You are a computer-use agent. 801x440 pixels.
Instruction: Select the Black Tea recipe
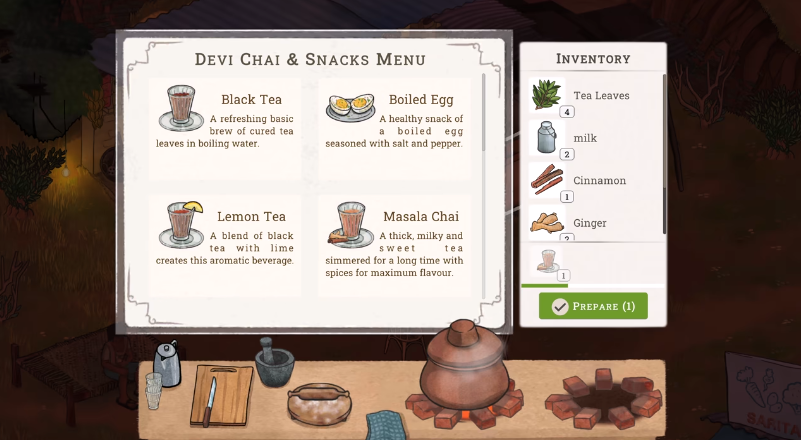coord(225,124)
